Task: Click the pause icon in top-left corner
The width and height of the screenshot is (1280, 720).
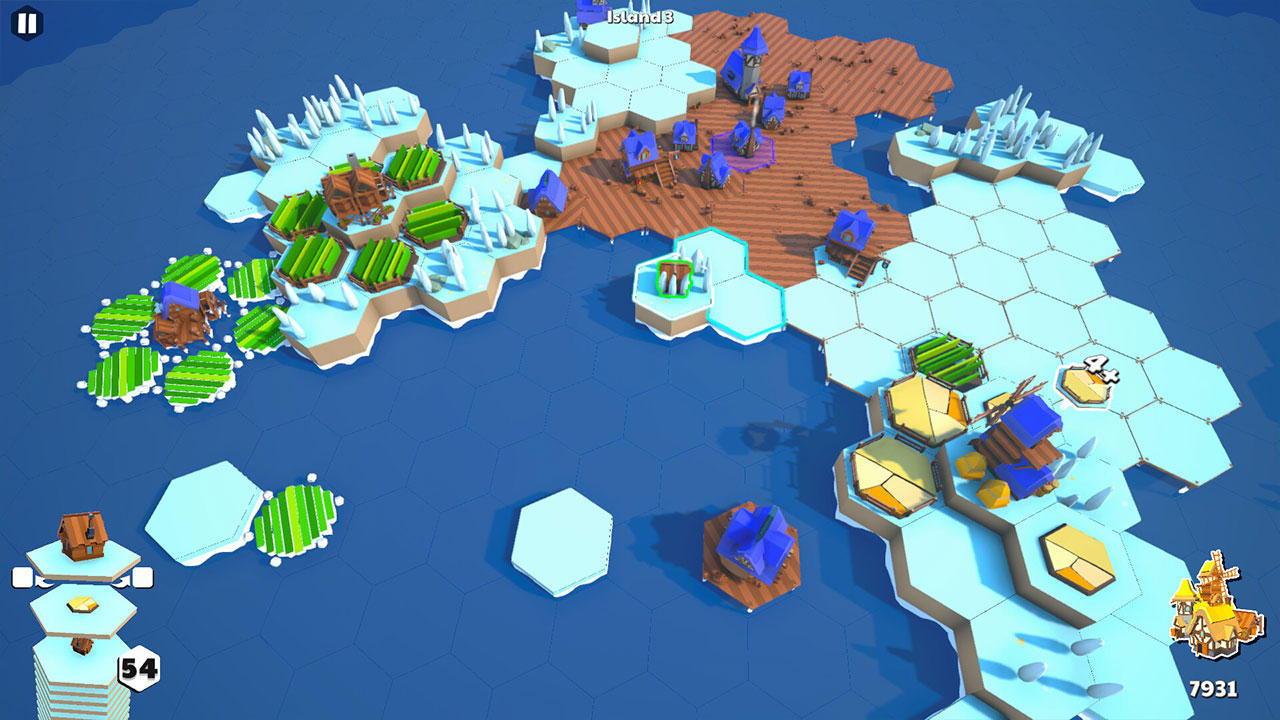Action: click(x=25, y=25)
